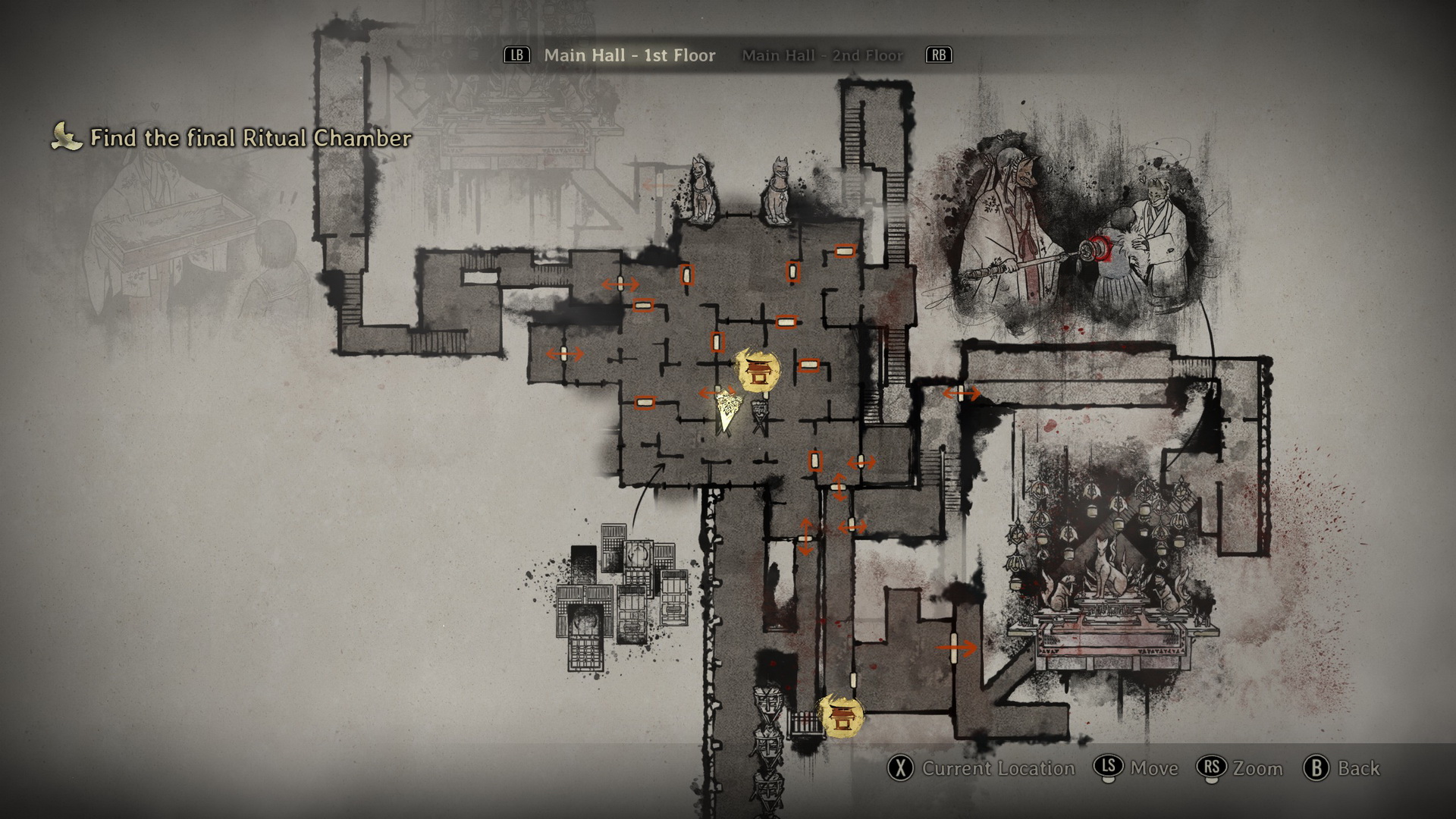
Task: Switch to the Main Hall - 2nd Floor tab
Action: click(822, 55)
